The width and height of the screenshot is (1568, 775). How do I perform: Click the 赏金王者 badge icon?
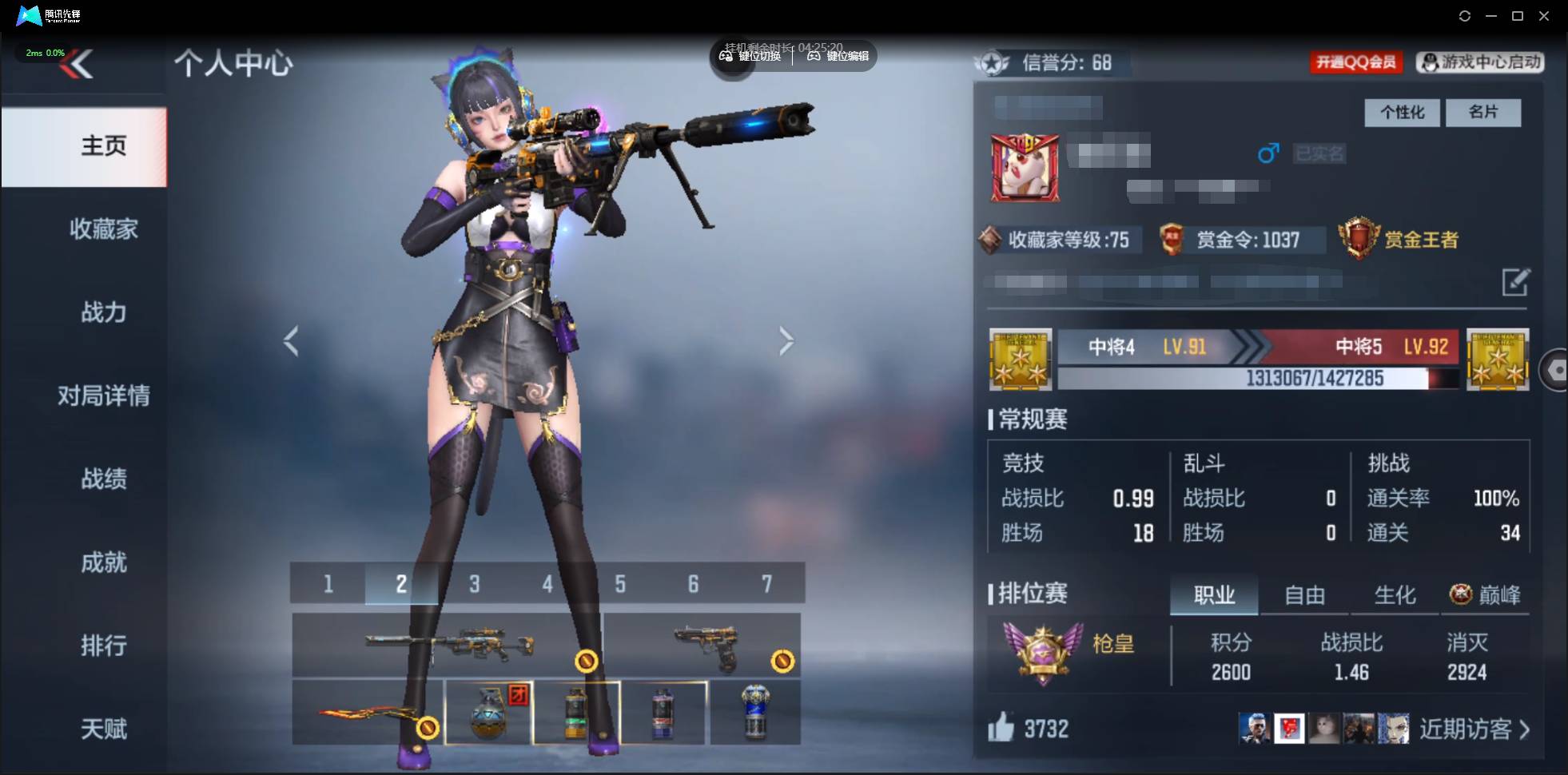pos(1360,240)
